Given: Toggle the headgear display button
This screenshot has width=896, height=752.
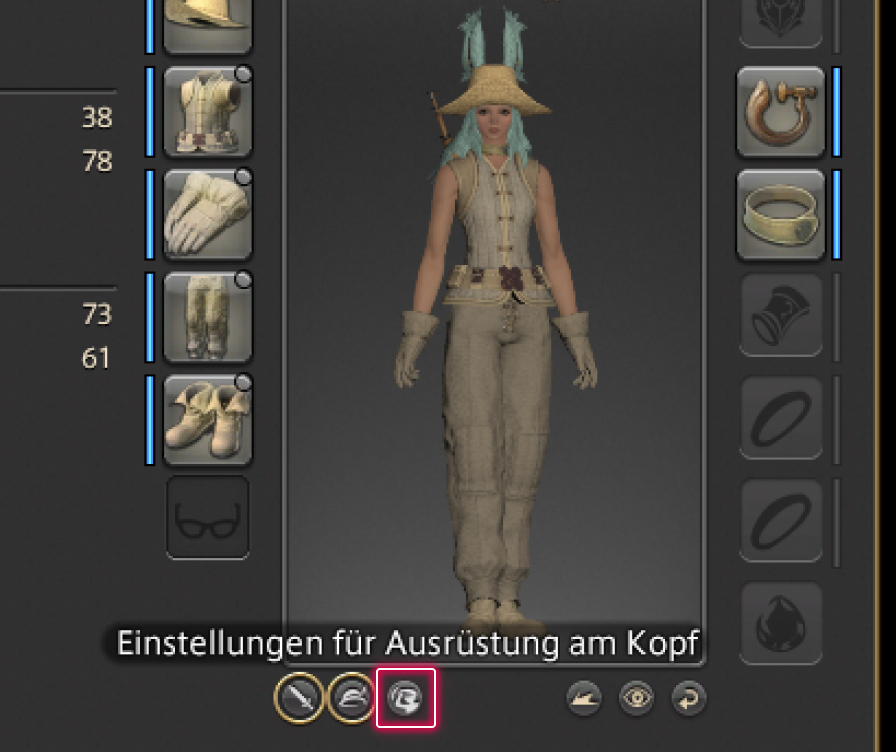Looking at the screenshot, I should 351,697.
